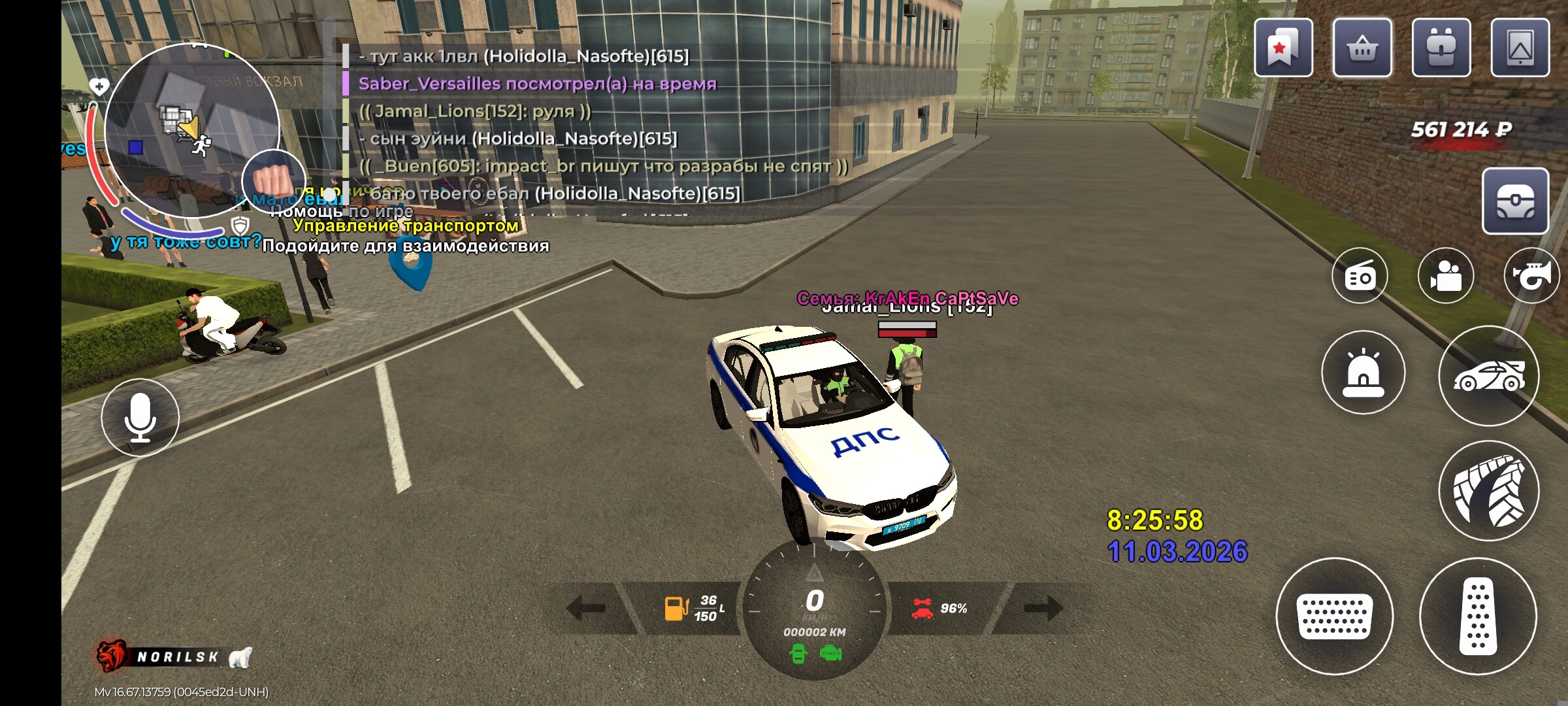Open the shopping basket store
Screen dimensions: 1568x706
click(1362, 48)
